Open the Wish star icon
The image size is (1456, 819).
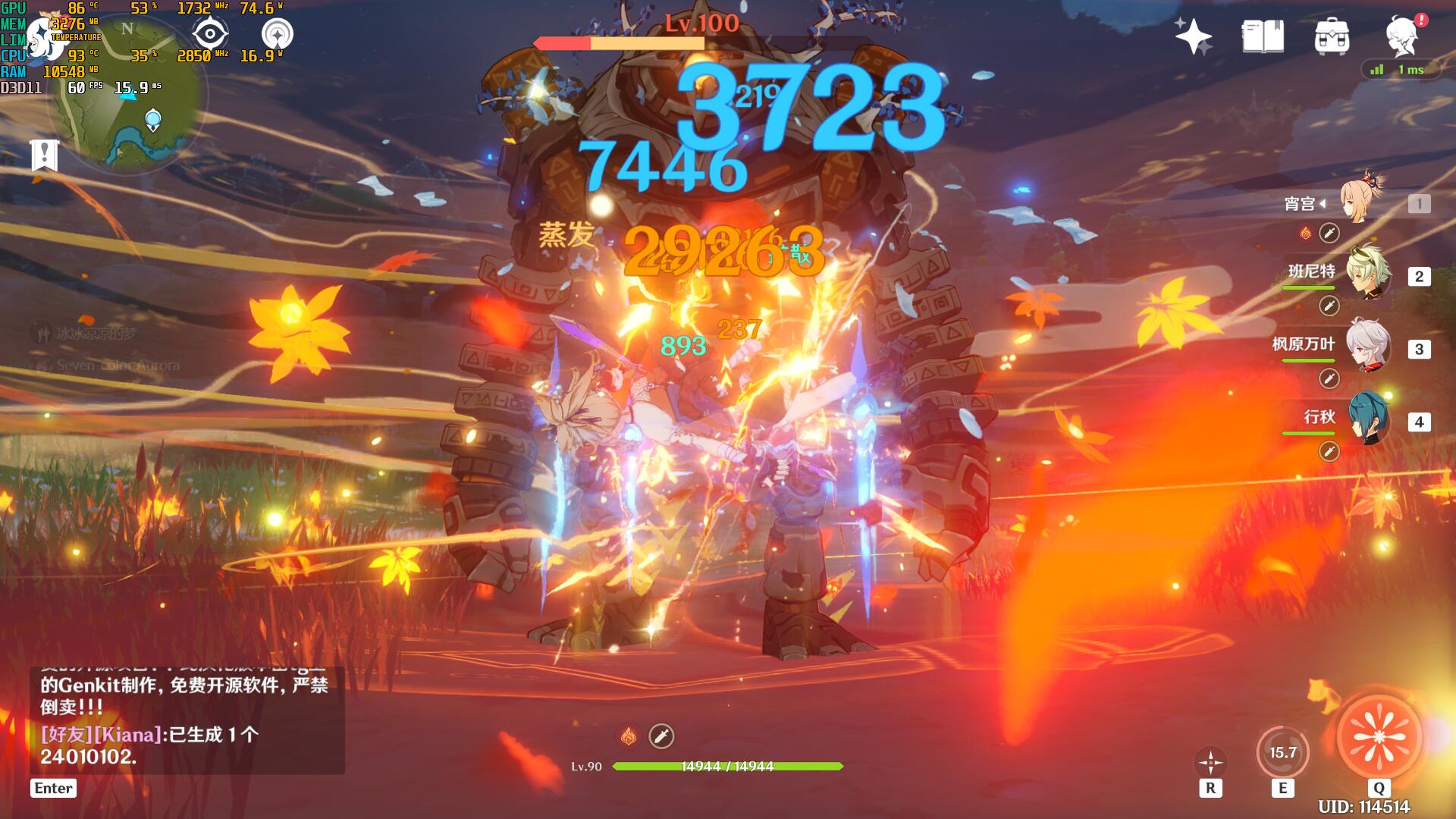coord(1193,36)
